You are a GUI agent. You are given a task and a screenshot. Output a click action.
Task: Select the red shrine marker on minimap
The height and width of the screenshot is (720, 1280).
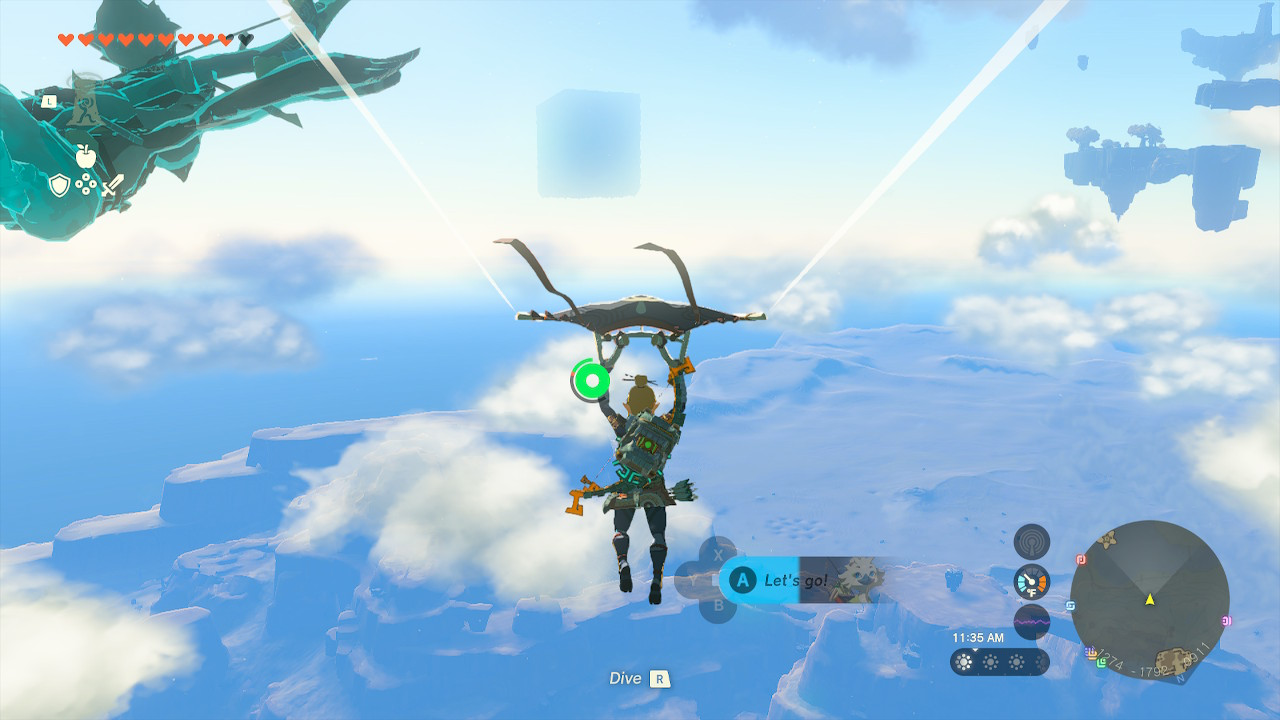[x=1081, y=559]
